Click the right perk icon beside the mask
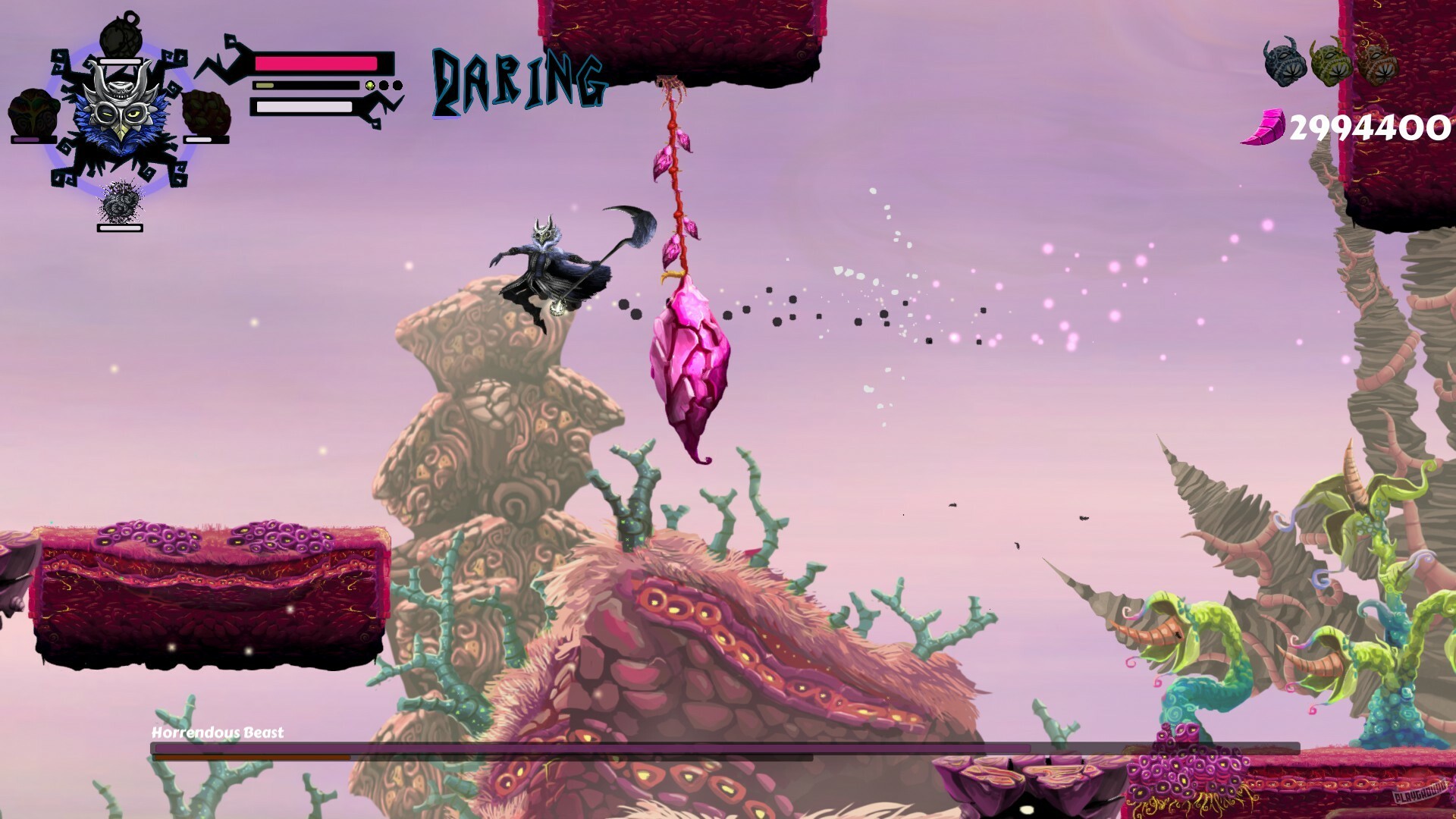 point(206,114)
